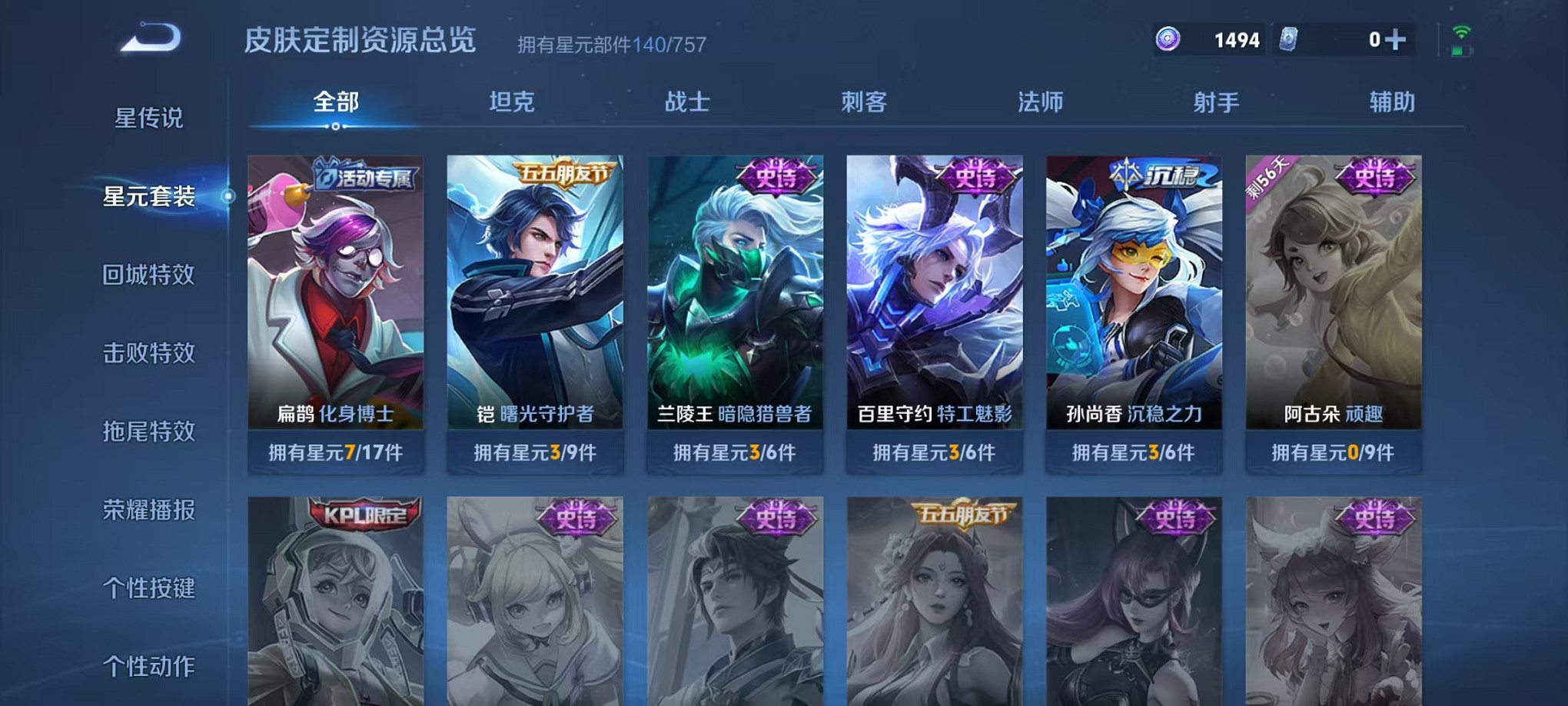Open the 铠 曙光守护者 skin card
Image resolution: width=1568 pixels, height=706 pixels.
point(534,308)
